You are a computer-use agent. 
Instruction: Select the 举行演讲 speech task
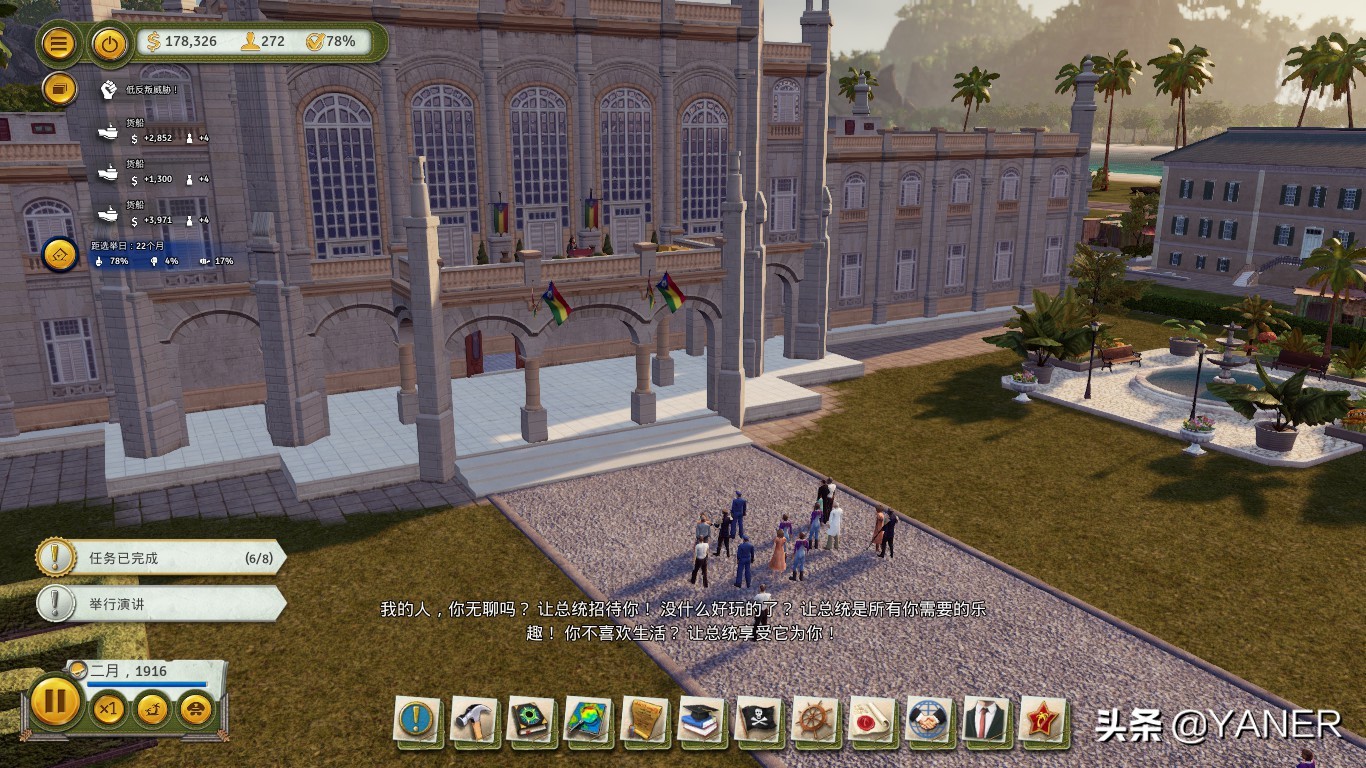pos(160,604)
